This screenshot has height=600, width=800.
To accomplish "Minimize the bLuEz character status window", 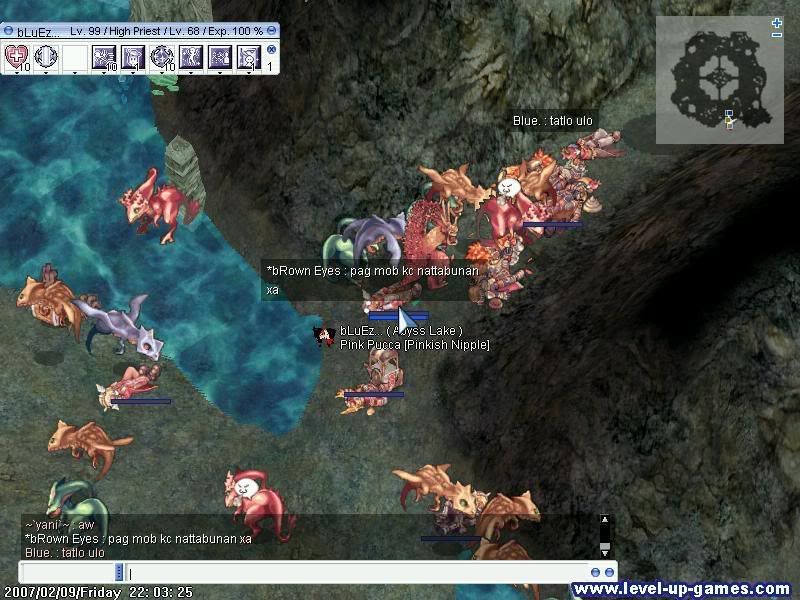I will click(274, 31).
